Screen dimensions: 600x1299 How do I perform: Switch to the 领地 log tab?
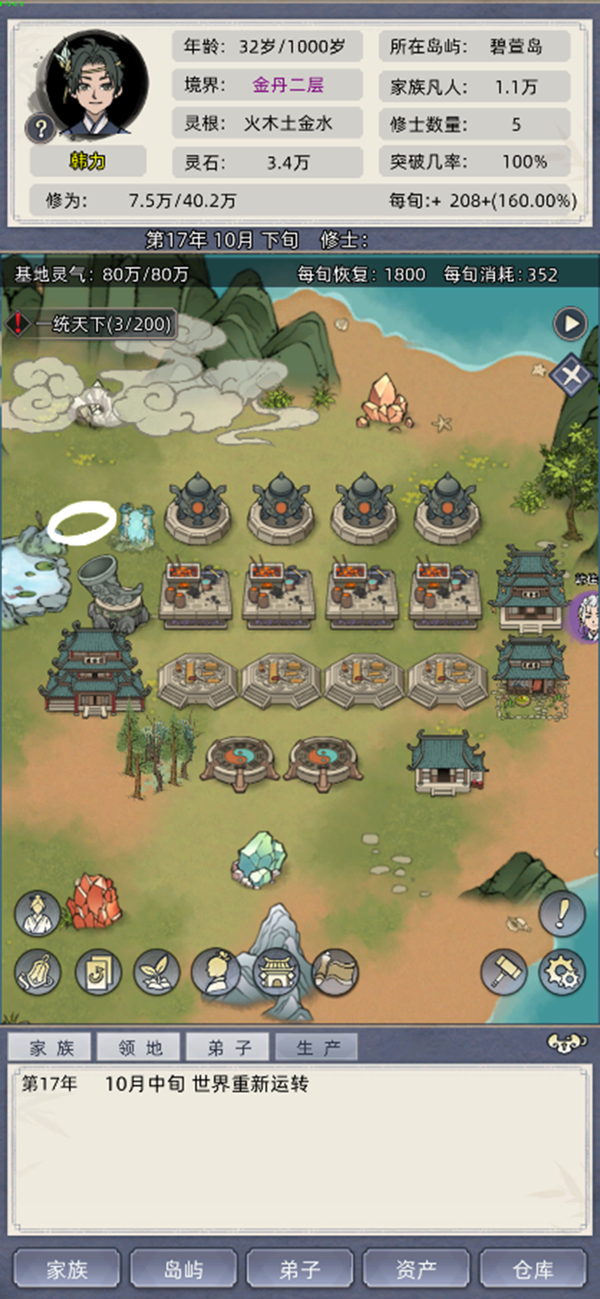point(139,1048)
